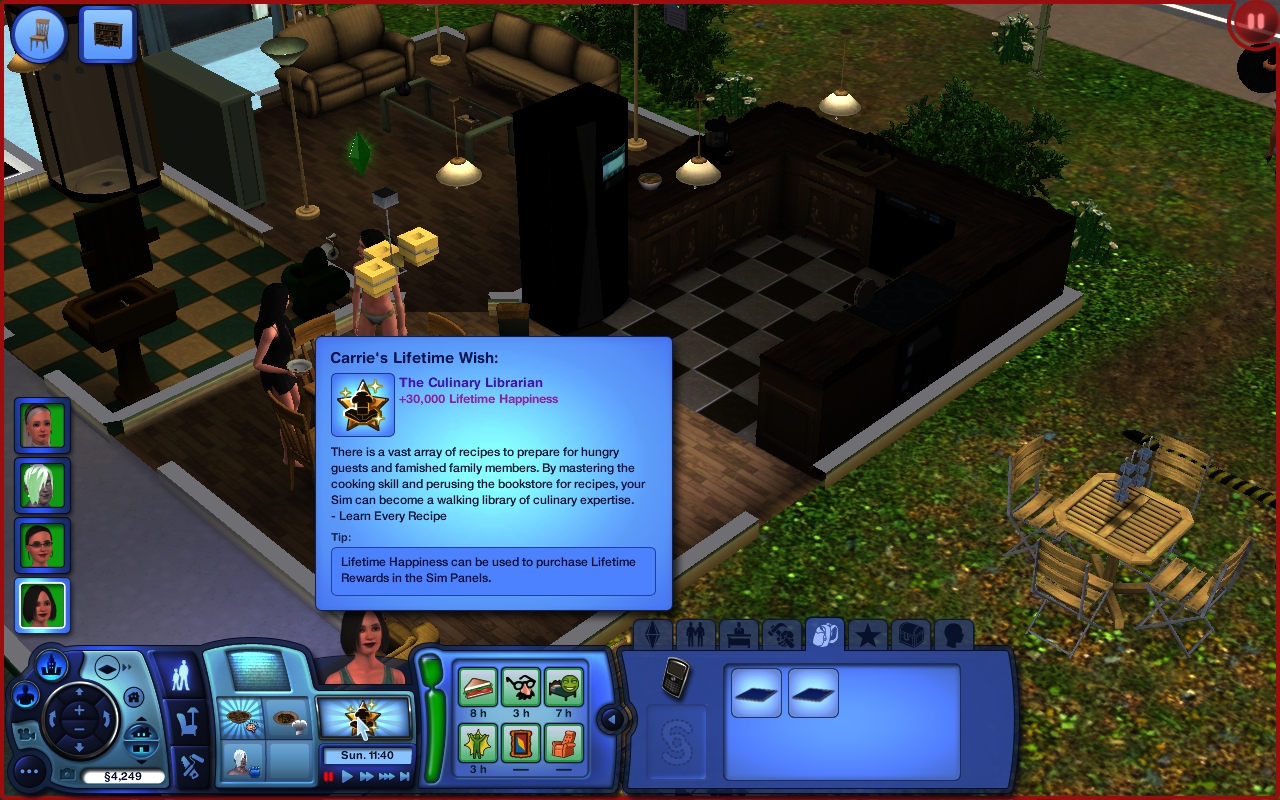This screenshot has height=800, width=1280.
Task: Select the sandwich moodlet icon
Action: (478, 687)
